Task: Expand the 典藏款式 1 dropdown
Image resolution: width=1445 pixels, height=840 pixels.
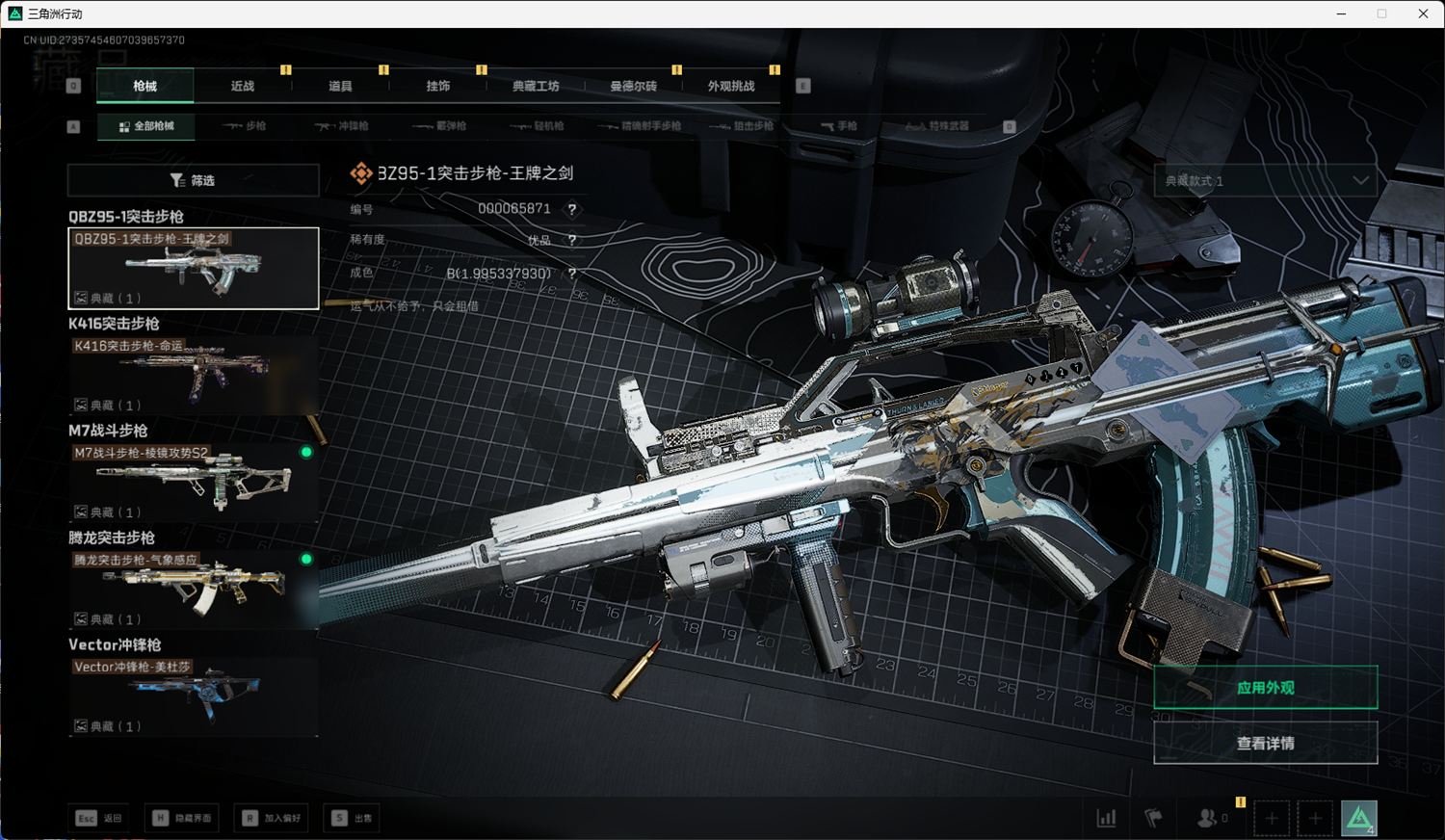Action: click(x=1265, y=180)
